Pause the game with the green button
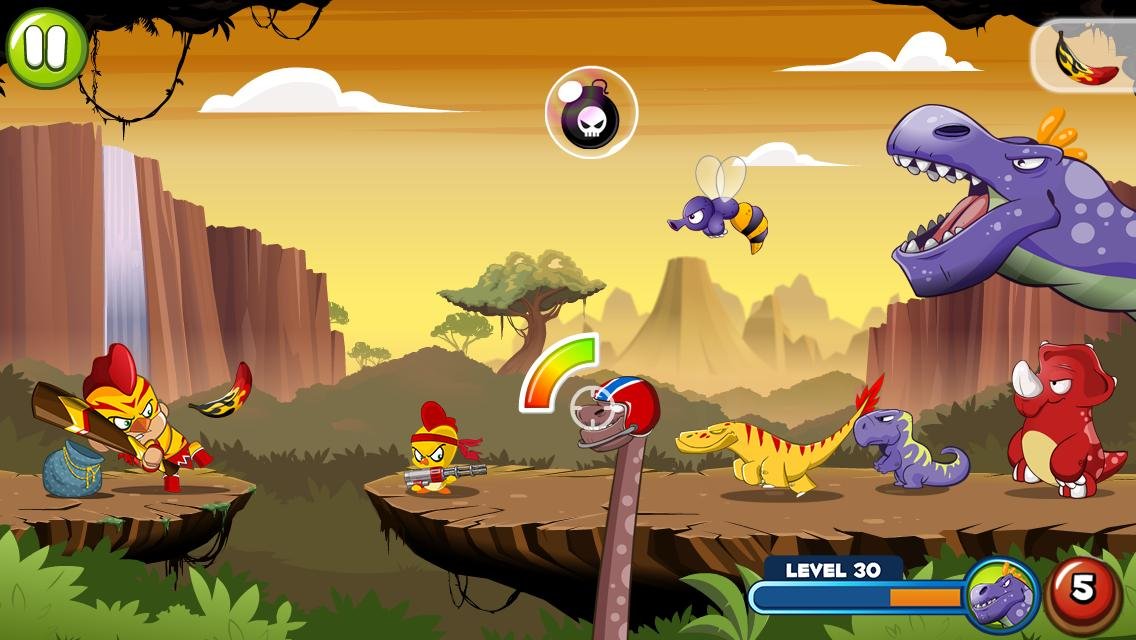The height and width of the screenshot is (640, 1136). tap(46, 47)
